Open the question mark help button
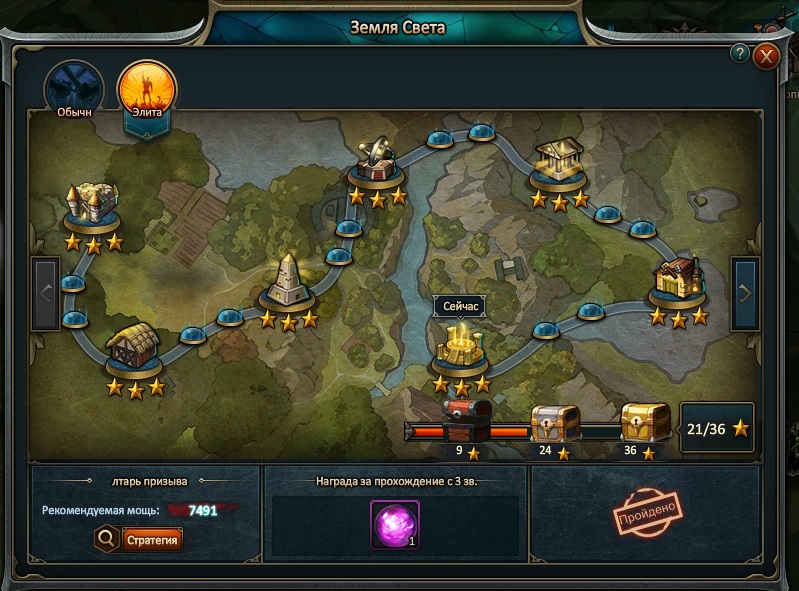This screenshot has height=591, width=799. point(740,53)
